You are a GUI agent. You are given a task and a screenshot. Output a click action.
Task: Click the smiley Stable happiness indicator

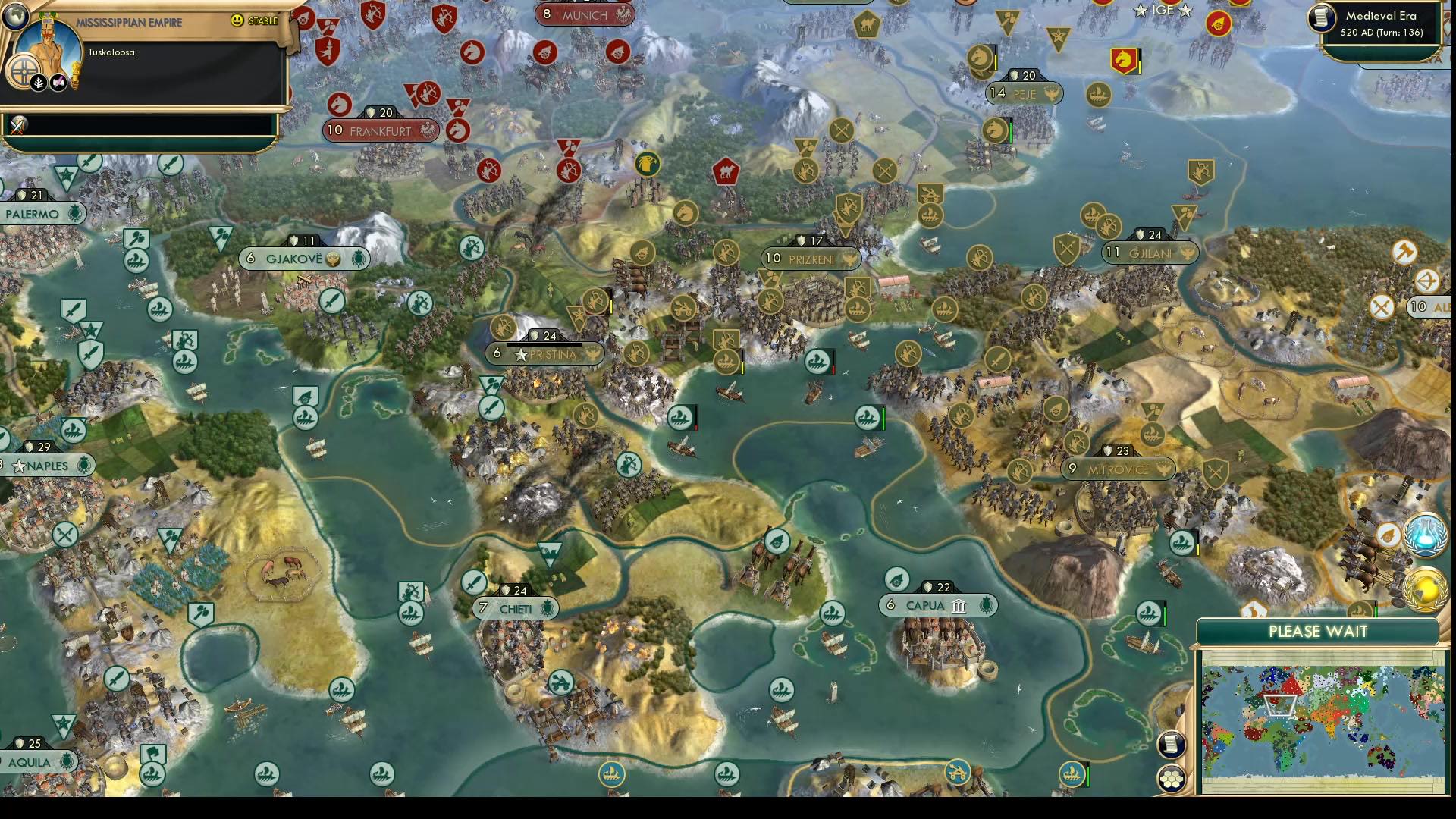237,21
